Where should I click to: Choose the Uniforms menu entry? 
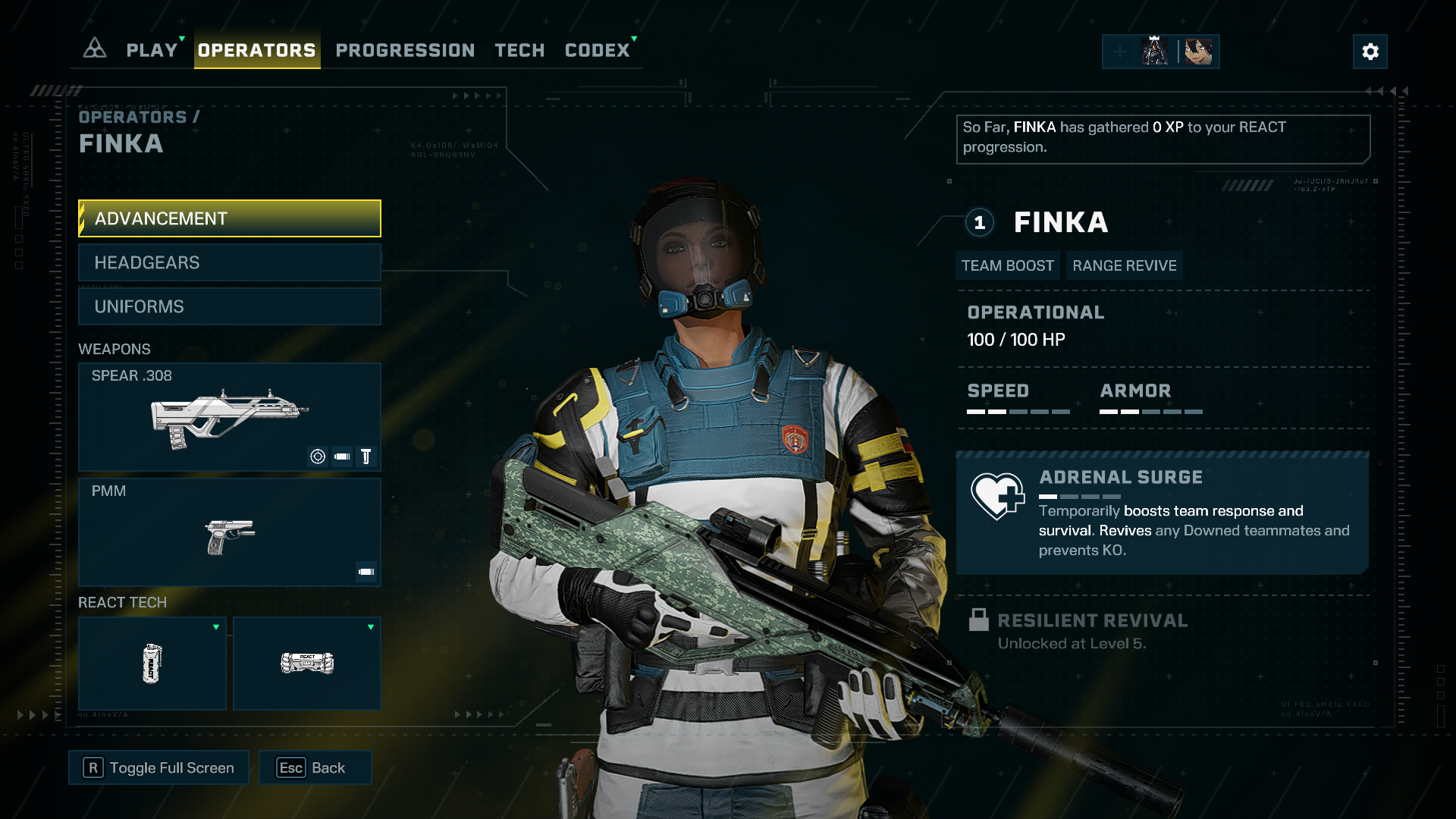point(229,306)
